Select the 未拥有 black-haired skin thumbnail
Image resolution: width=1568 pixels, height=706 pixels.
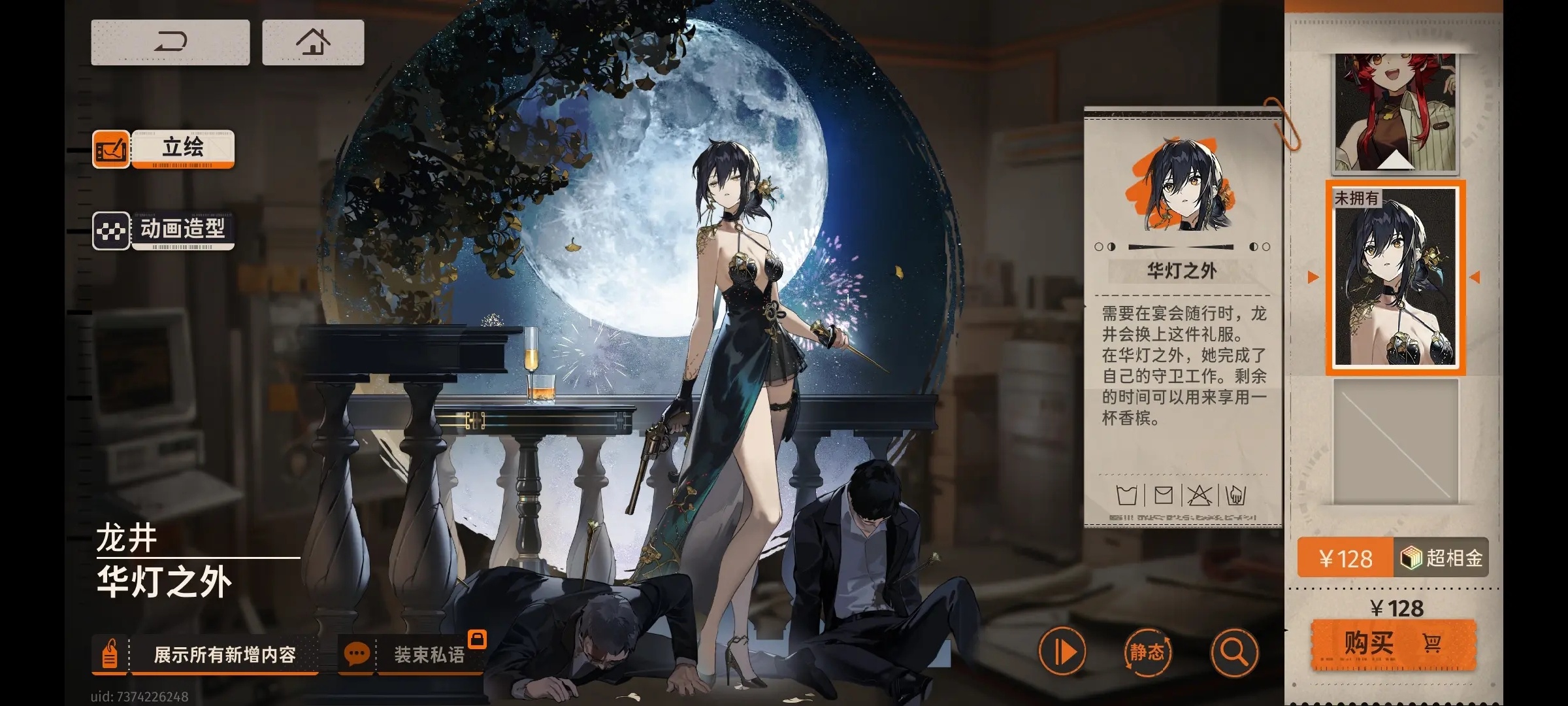1395,277
